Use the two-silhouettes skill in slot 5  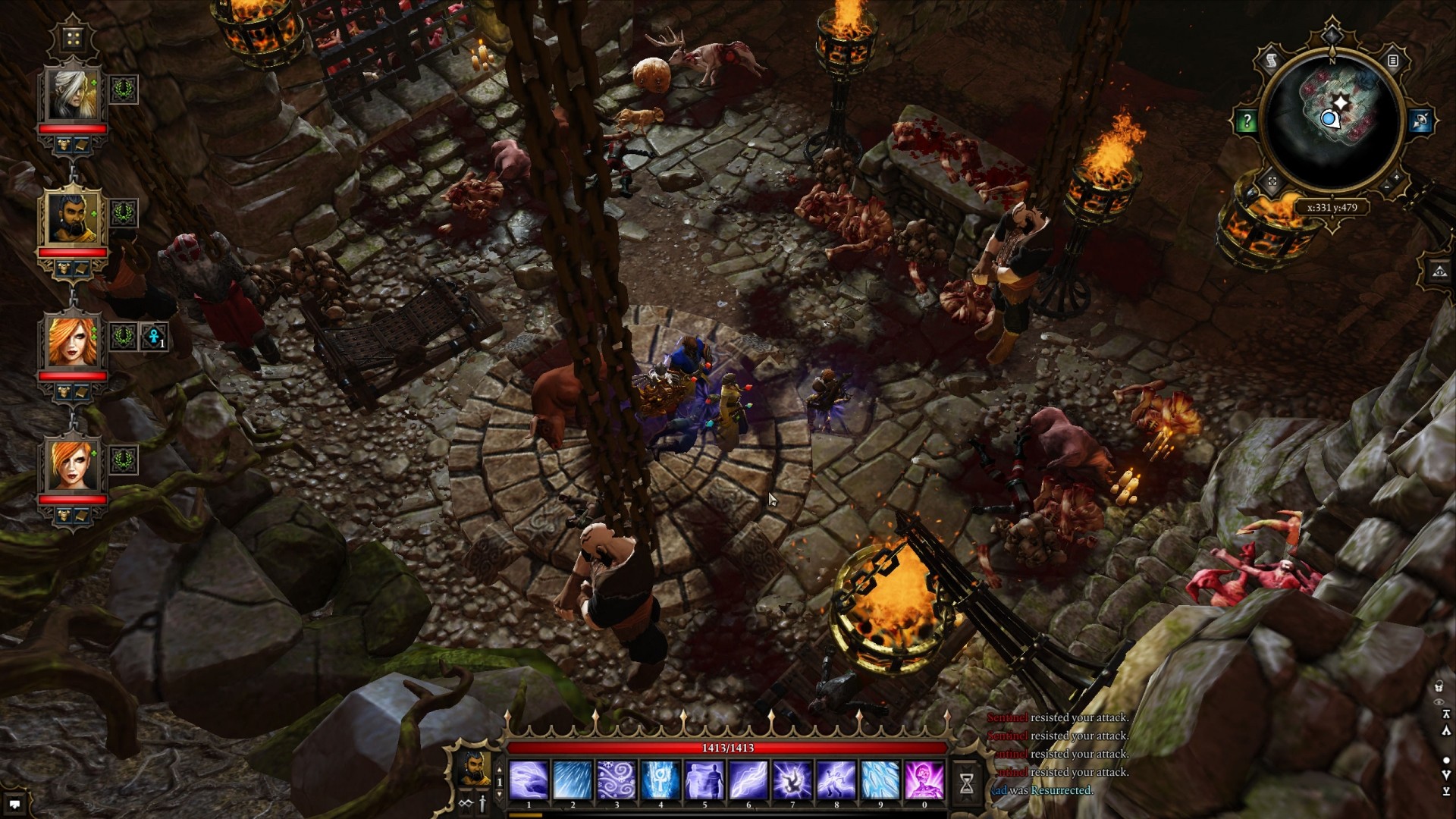(704, 780)
